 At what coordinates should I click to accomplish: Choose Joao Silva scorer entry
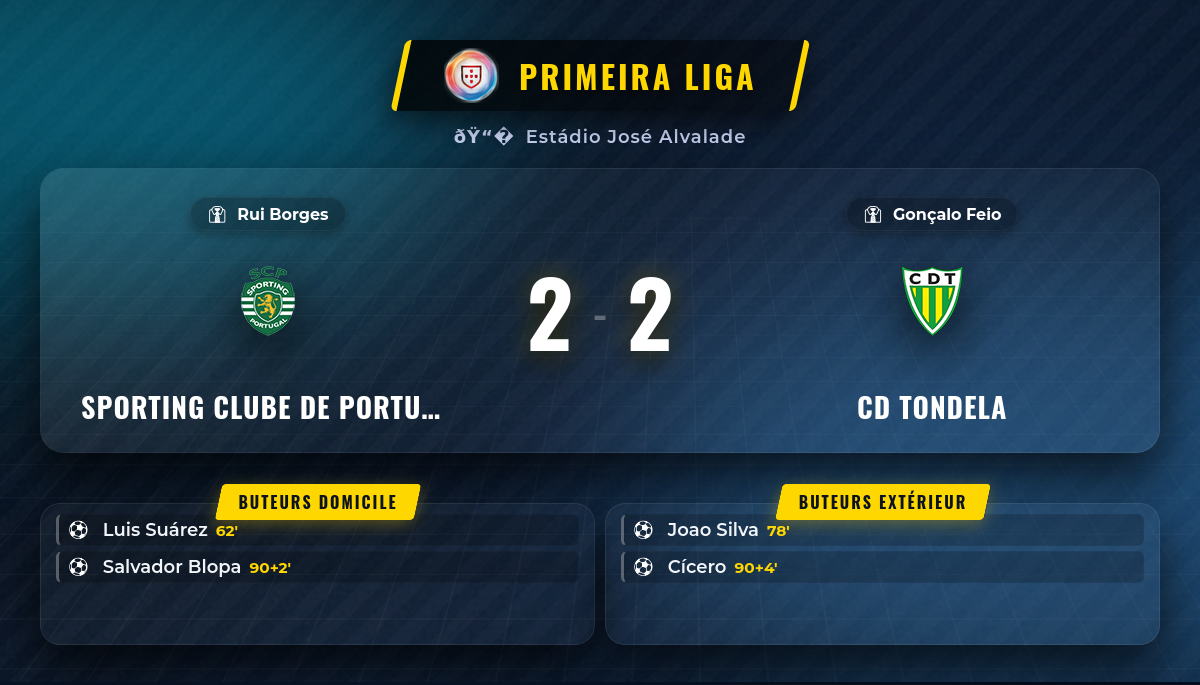[882, 530]
